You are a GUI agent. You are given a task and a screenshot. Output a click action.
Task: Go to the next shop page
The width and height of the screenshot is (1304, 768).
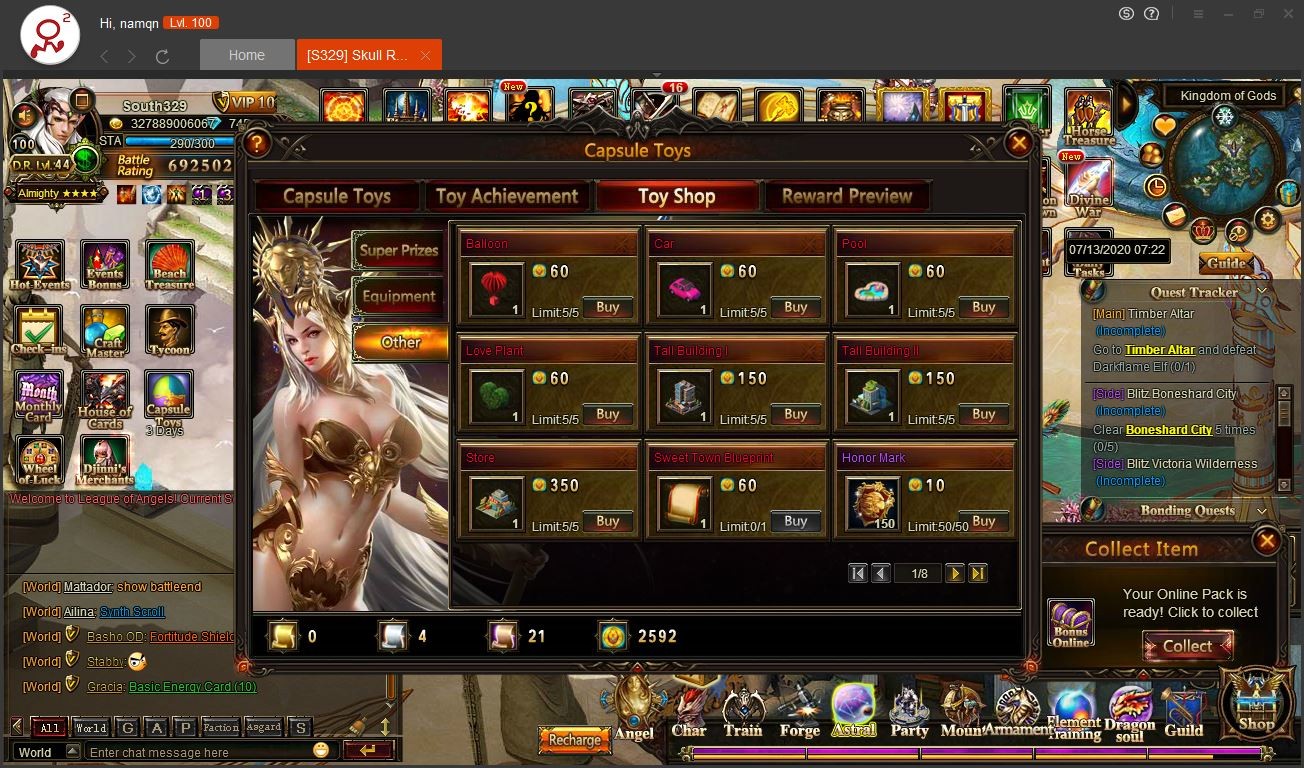(955, 574)
